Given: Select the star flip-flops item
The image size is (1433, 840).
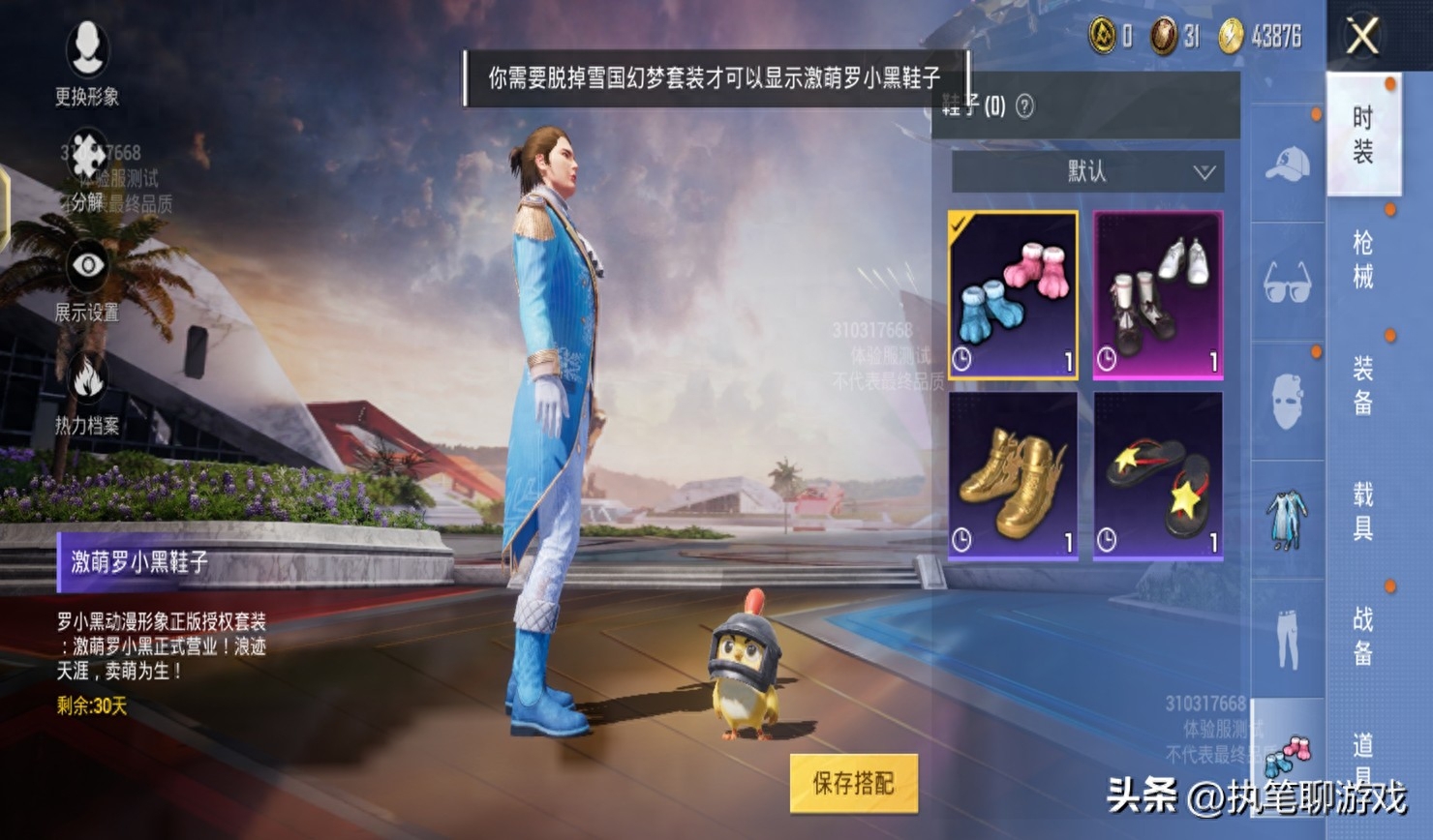Looking at the screenshot, I should (1158, 475).
